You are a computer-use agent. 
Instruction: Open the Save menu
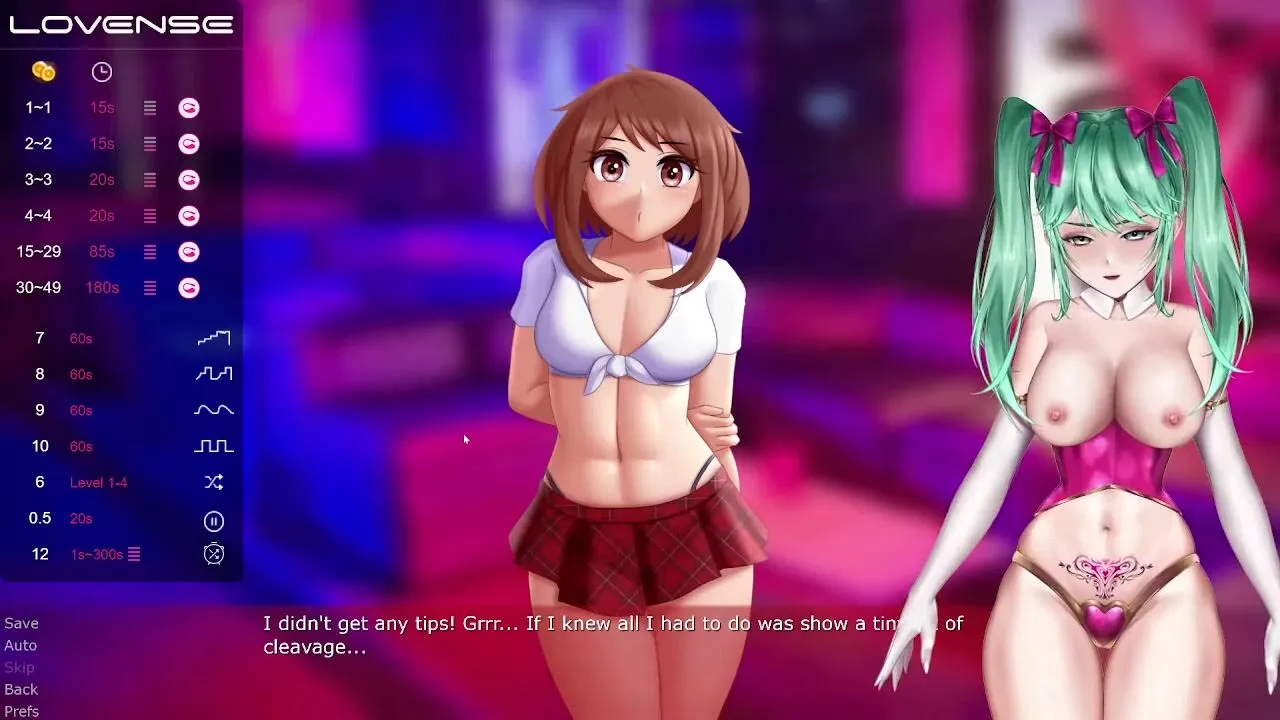pos(21,623)
